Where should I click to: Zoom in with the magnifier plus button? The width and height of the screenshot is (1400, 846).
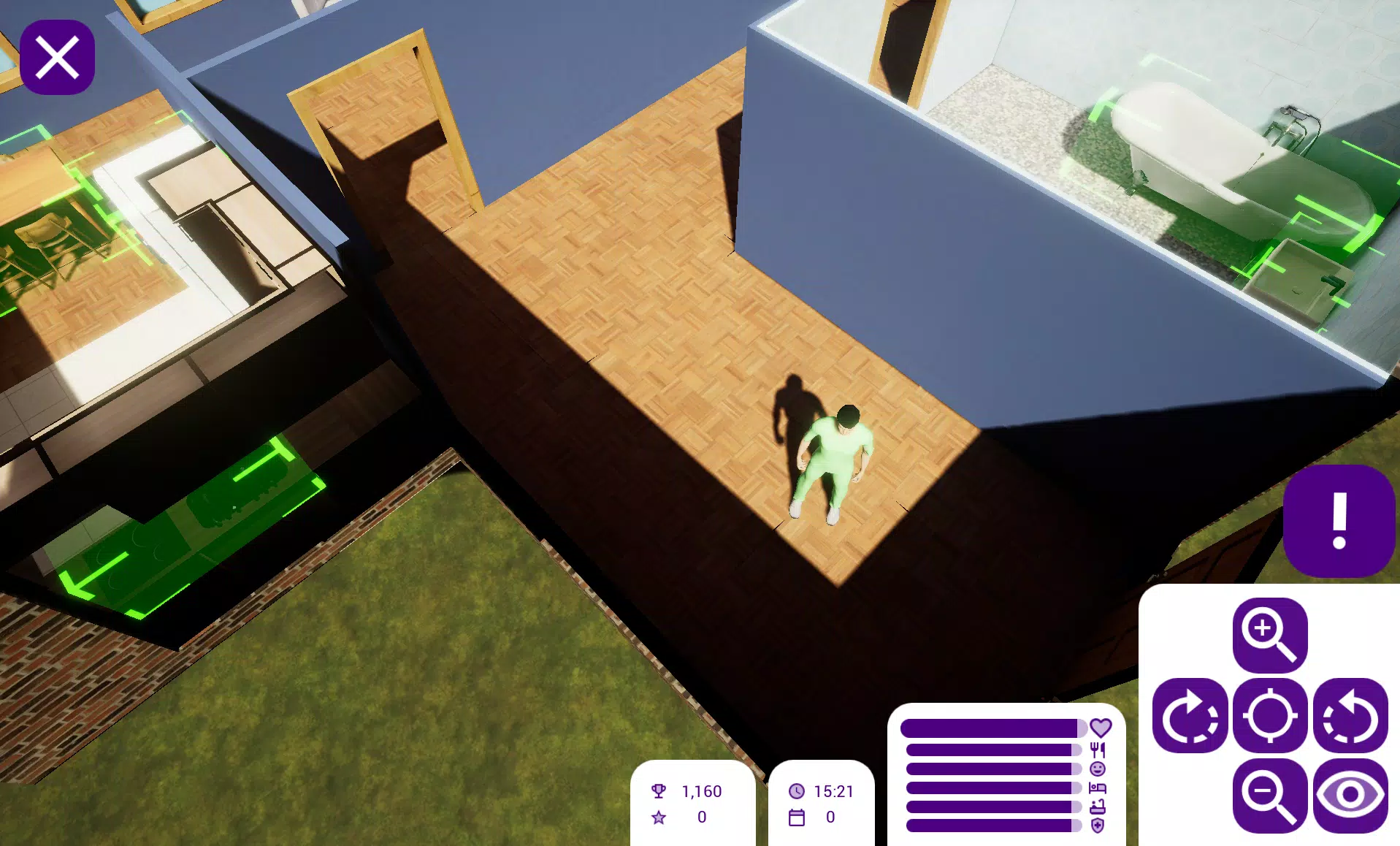point(1270,635)
